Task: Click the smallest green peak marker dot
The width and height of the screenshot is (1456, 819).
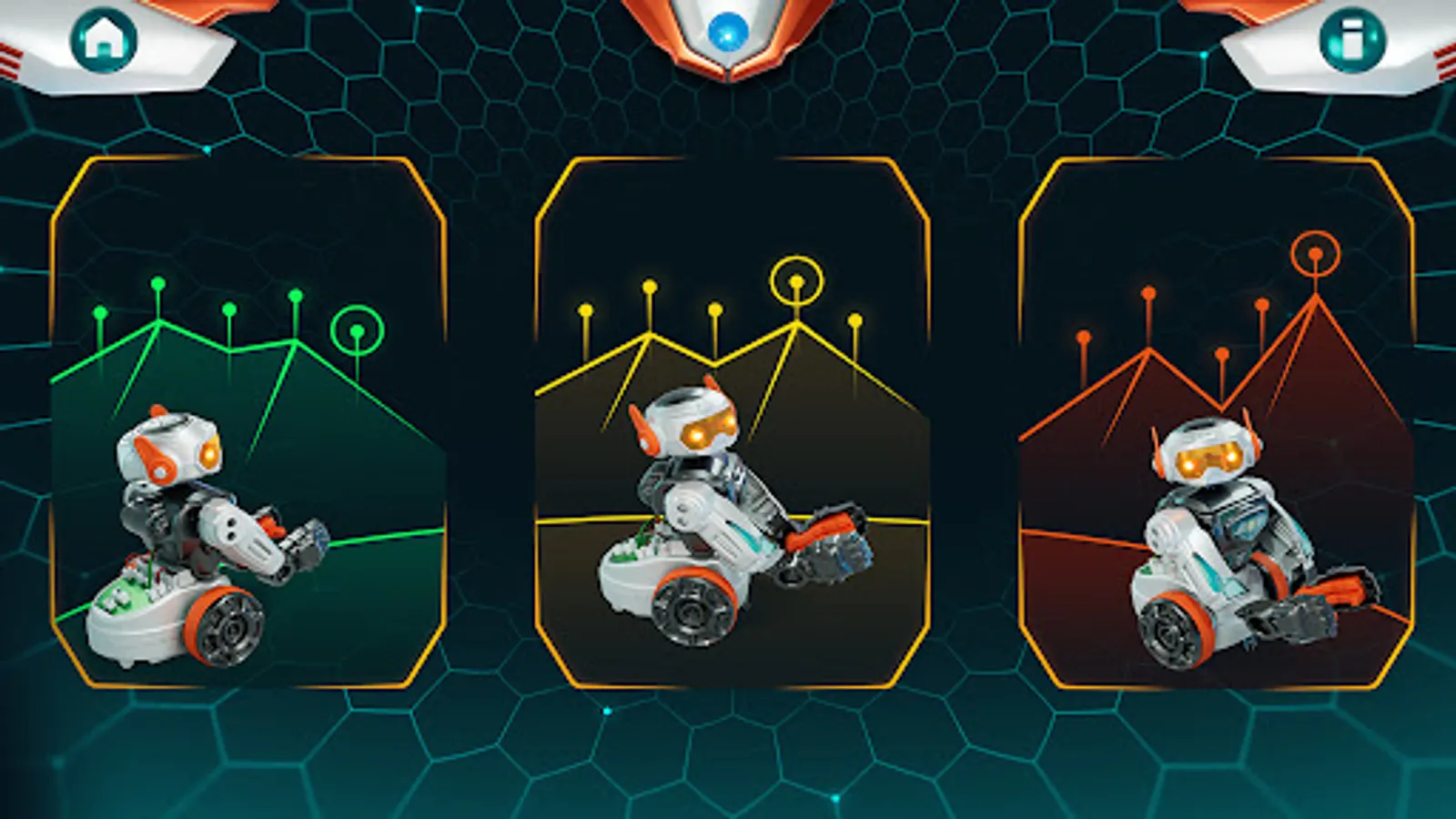Action: click(98, 312)
